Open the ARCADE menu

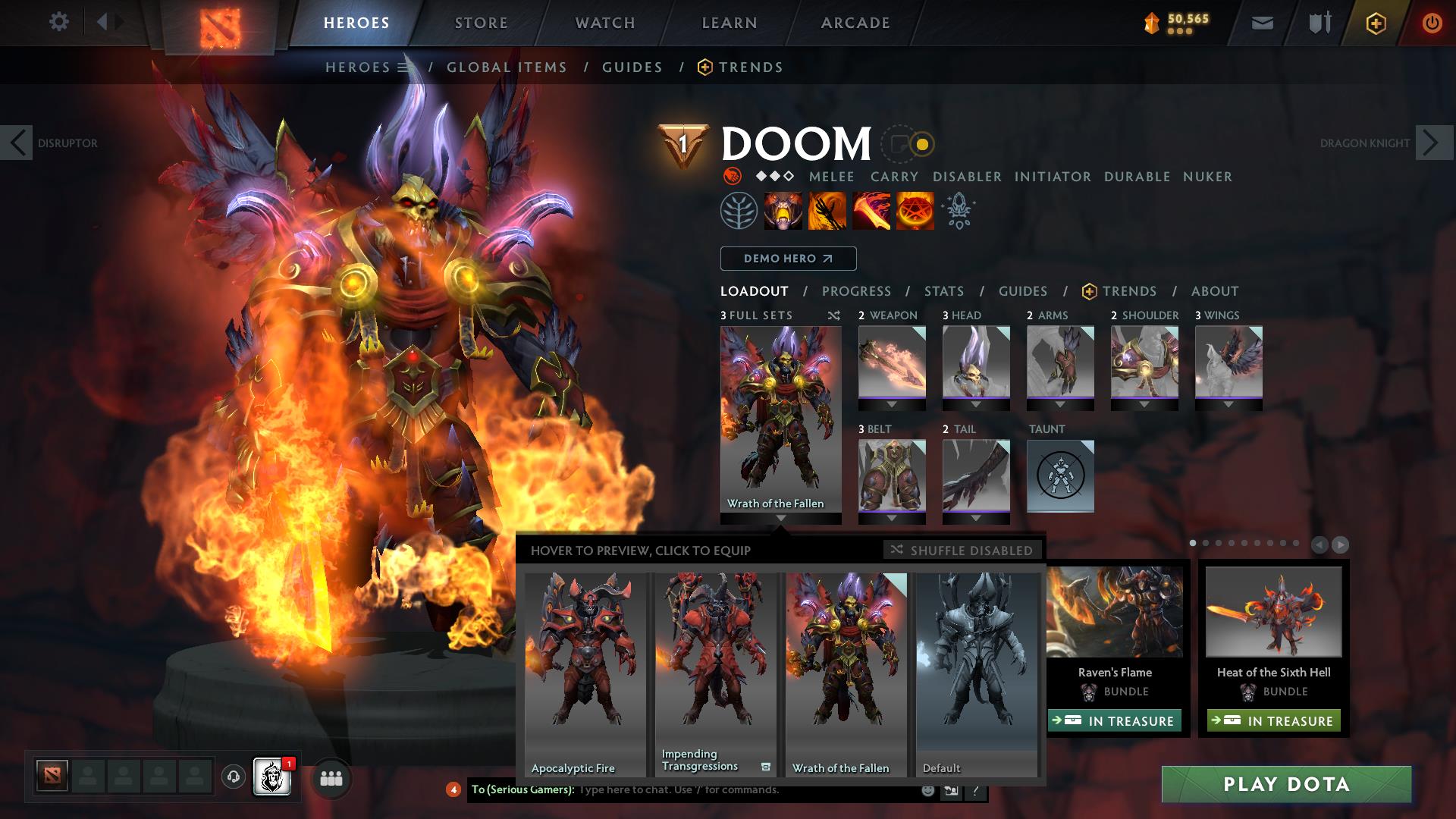click(x=855, y=22)
